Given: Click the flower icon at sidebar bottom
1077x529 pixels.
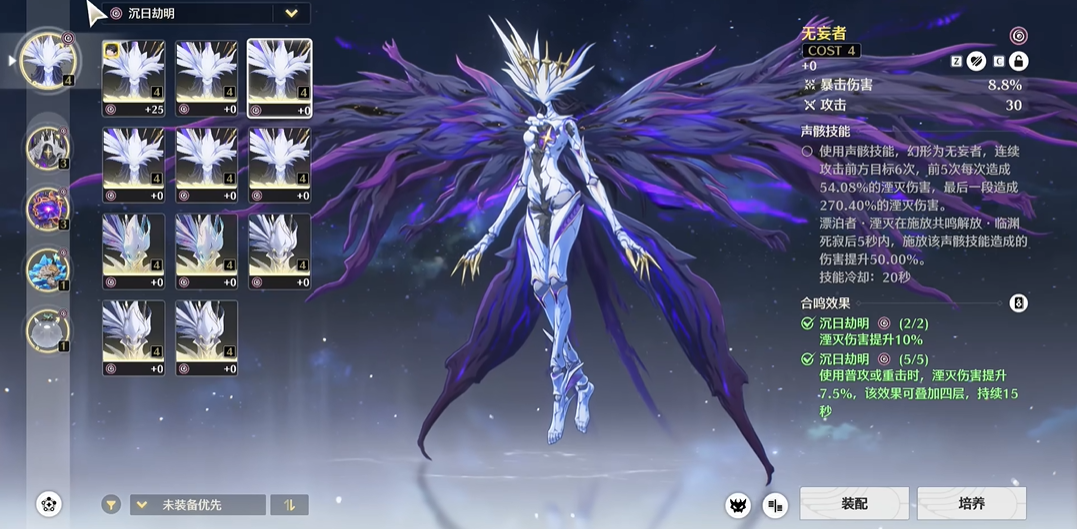Looking at the screenshot, I should [x=48, y=504].
